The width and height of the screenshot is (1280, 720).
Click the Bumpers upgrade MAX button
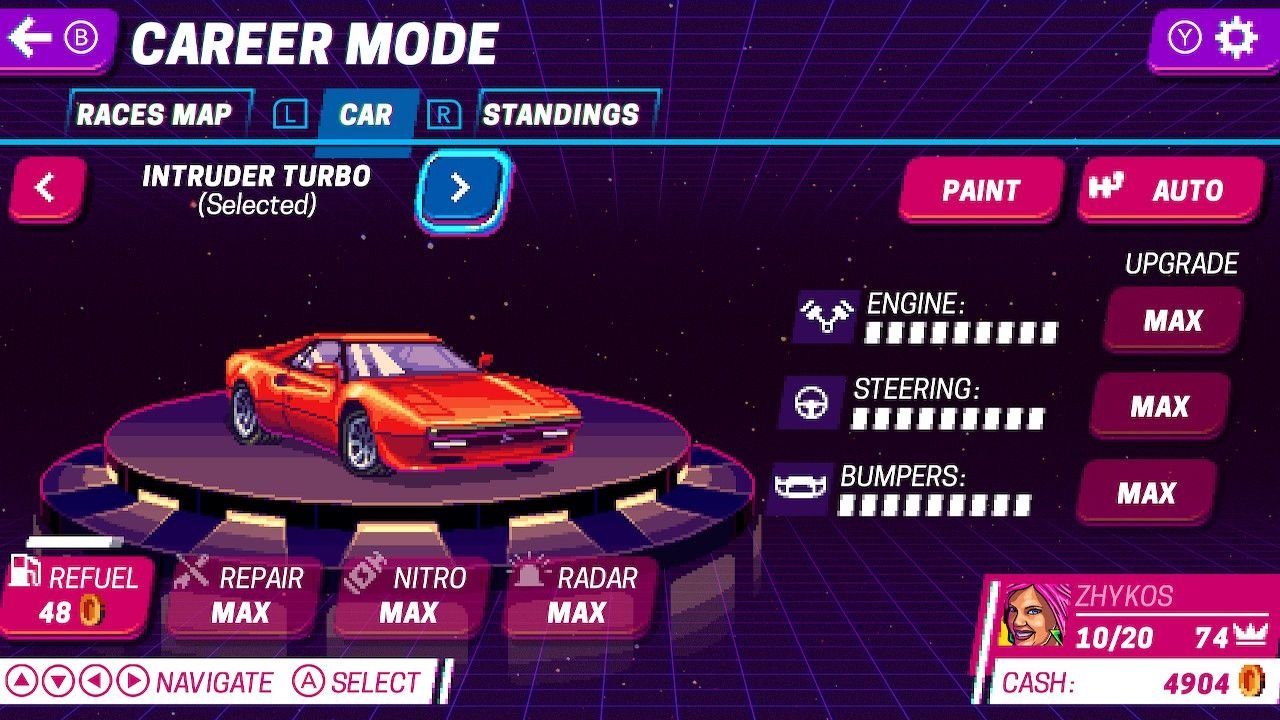click(1146, 493)
